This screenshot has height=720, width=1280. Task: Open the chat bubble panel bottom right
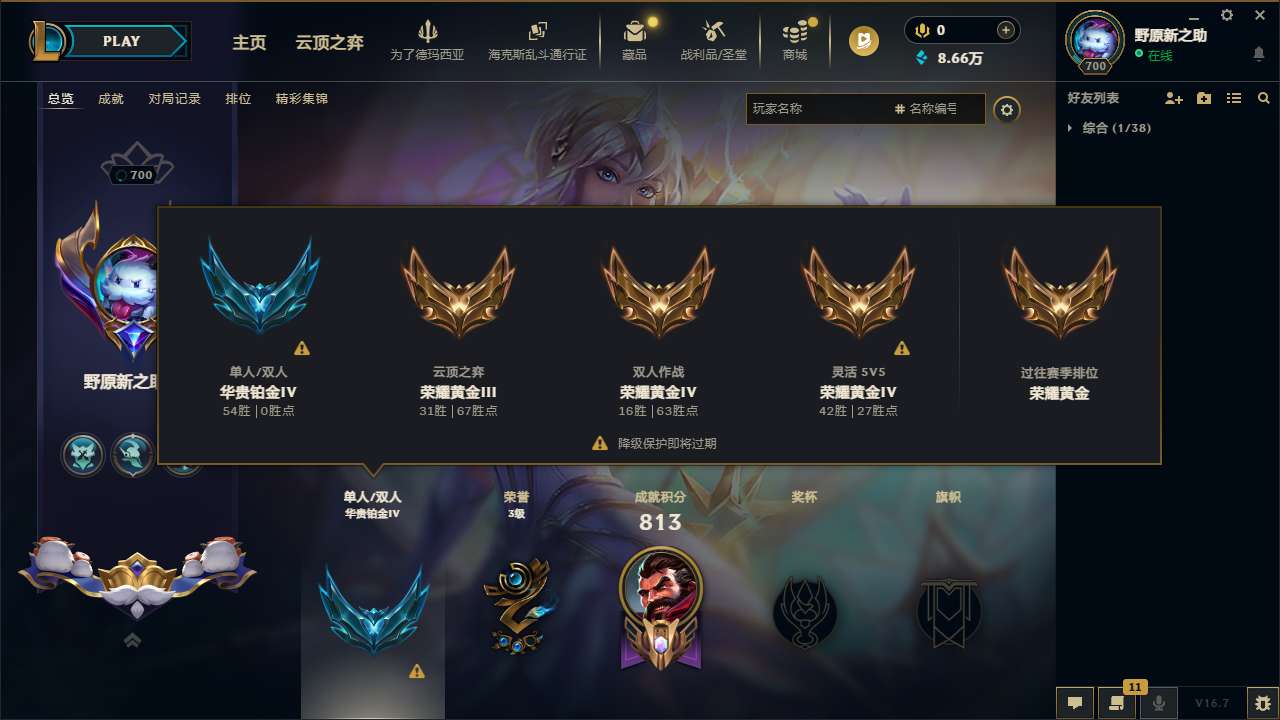coord(1075,703)
